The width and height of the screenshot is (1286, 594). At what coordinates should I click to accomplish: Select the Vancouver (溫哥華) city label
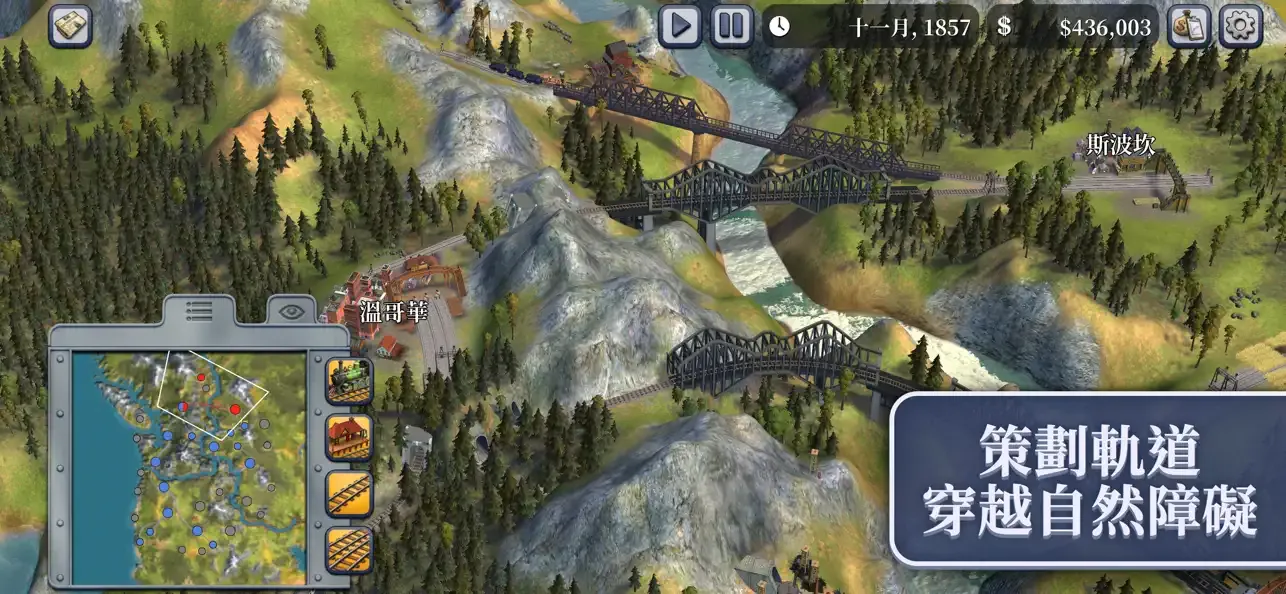pos(393,312)
